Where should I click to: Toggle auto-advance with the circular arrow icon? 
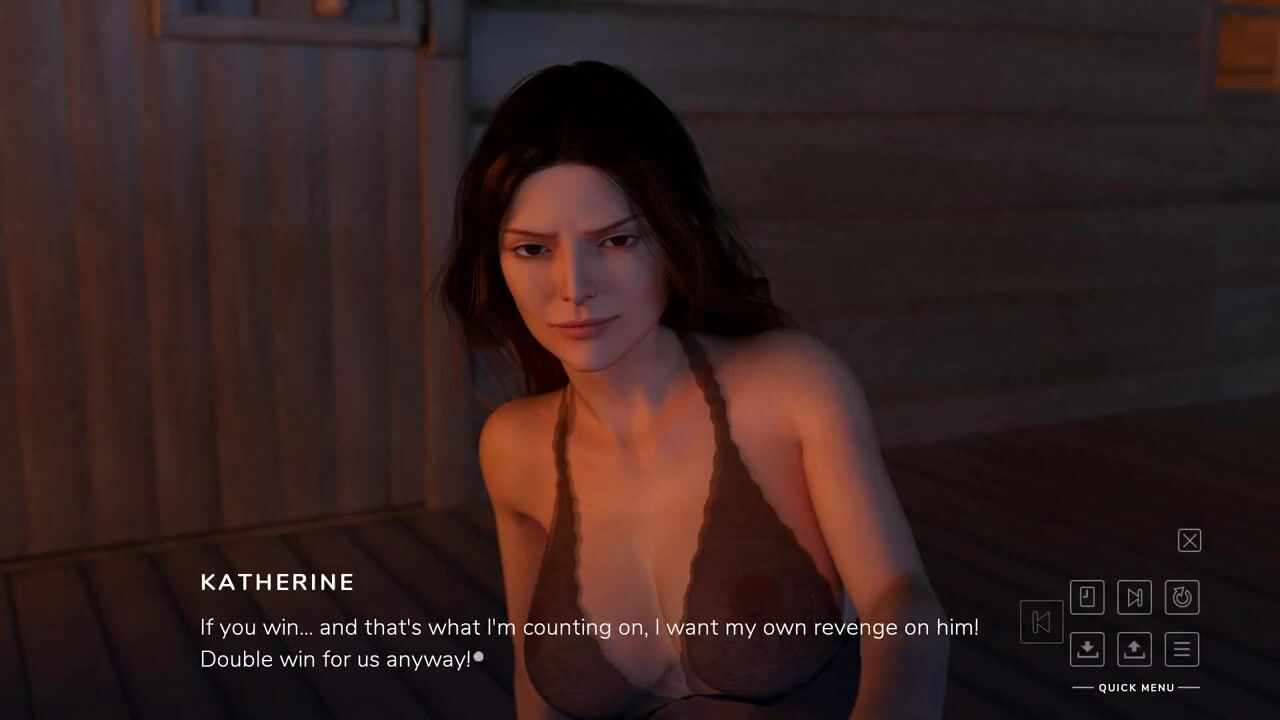(x=1182, y=598)
